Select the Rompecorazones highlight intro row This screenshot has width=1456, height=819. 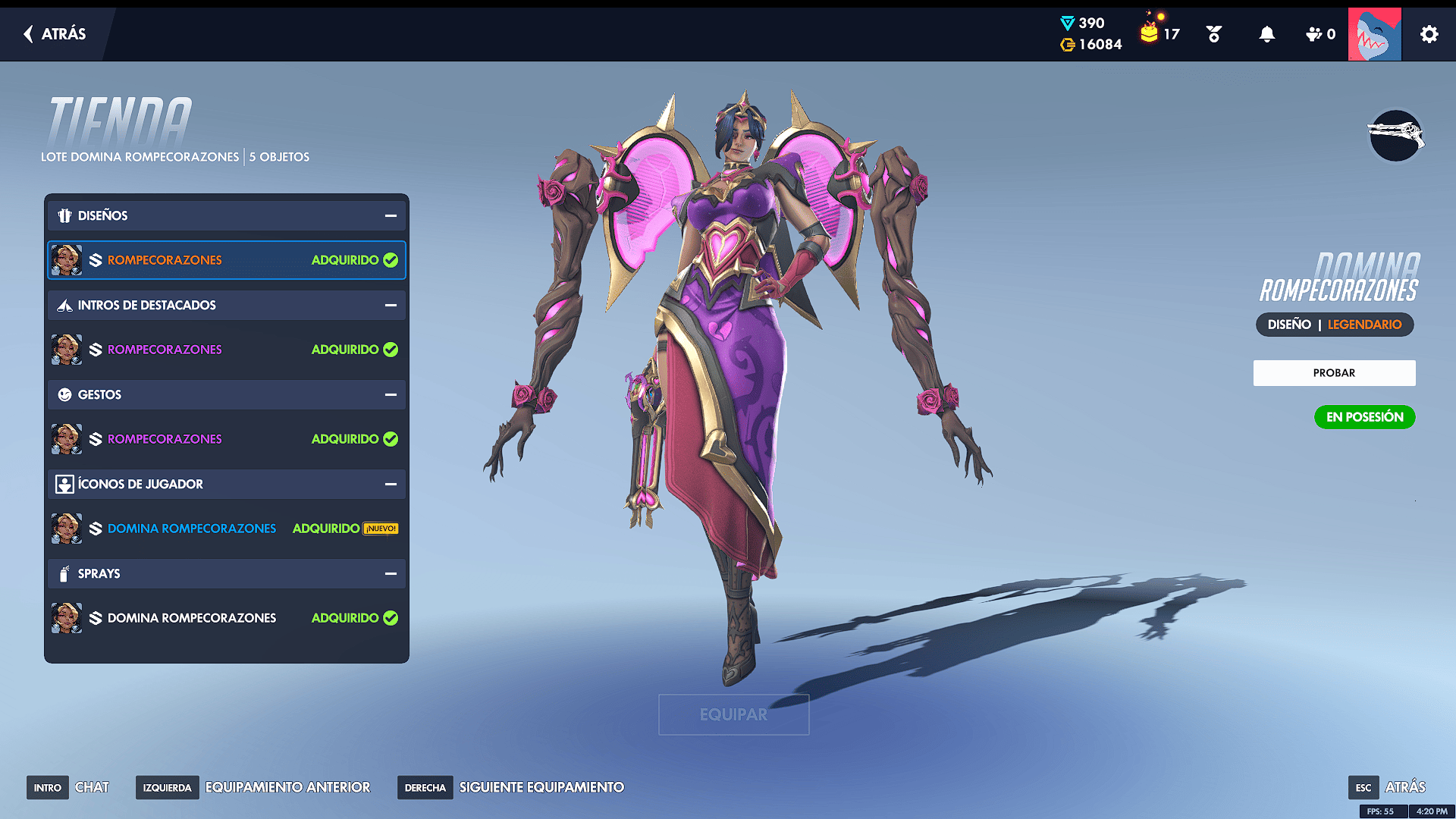[x=226, y=350]
